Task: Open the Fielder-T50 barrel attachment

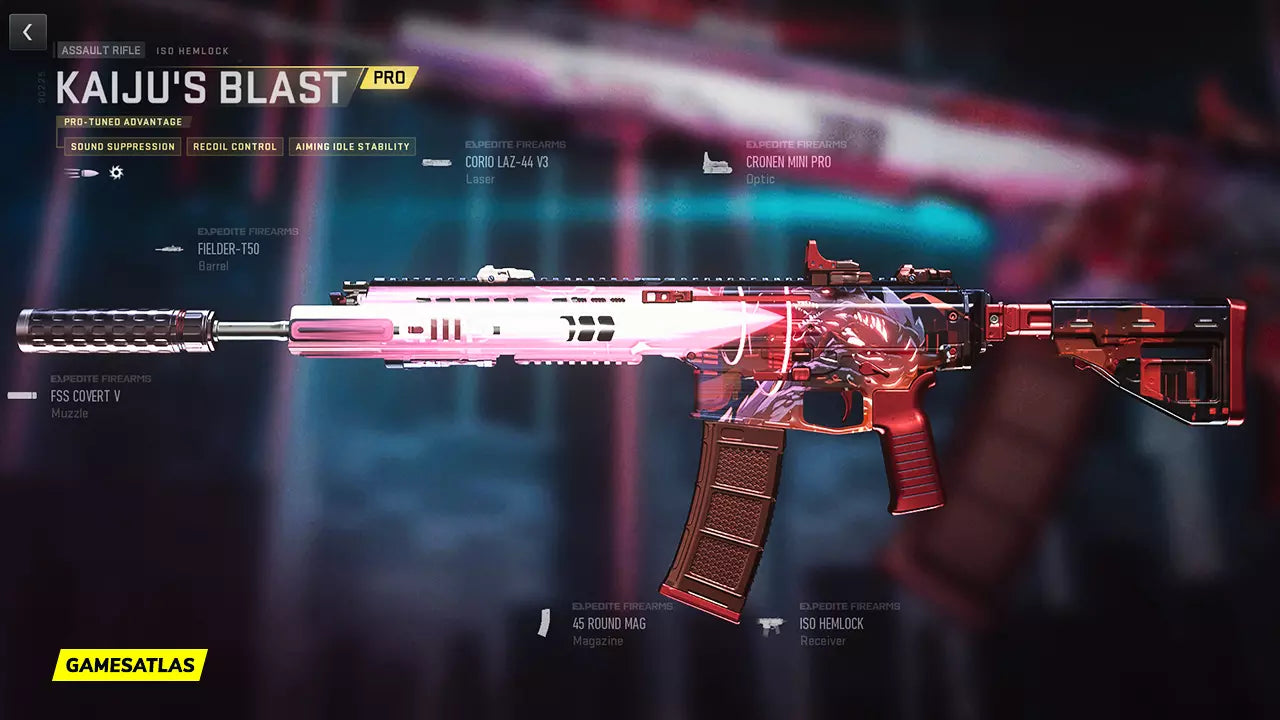Action: [x=228, y=249]
